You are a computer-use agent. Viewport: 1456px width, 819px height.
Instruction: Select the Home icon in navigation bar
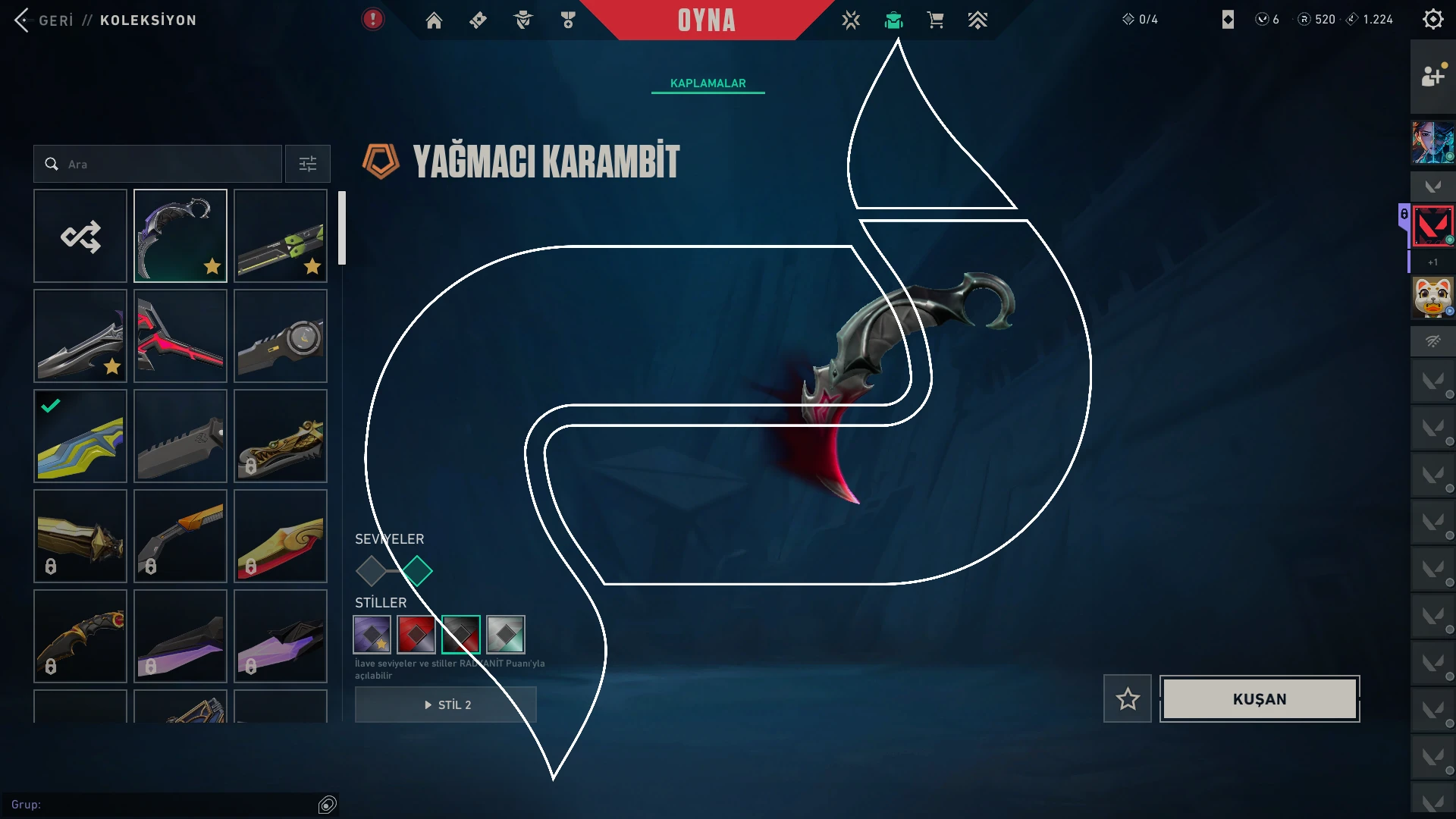click(434, 20)
